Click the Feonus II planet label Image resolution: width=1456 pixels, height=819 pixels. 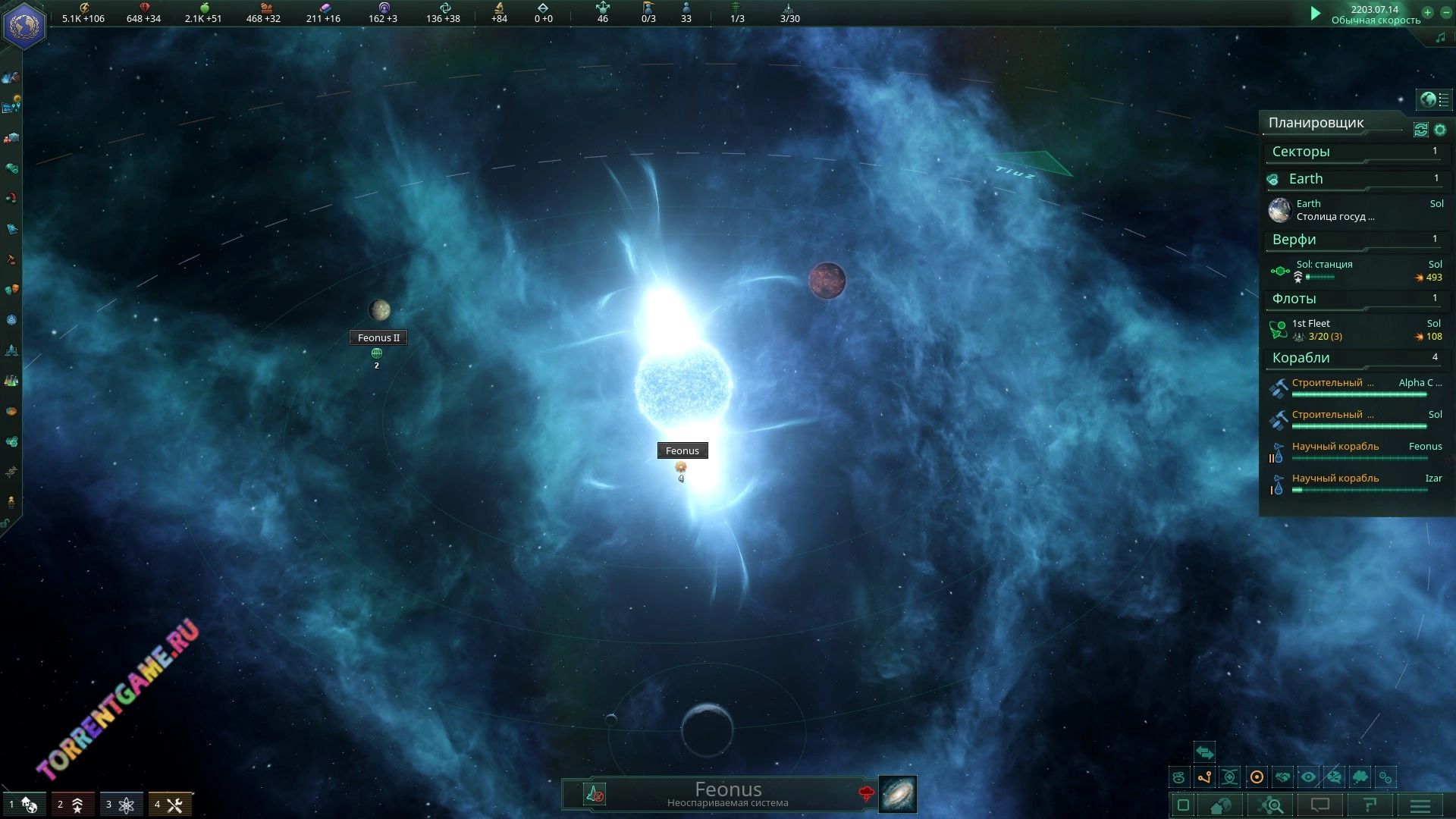point(378,338)
